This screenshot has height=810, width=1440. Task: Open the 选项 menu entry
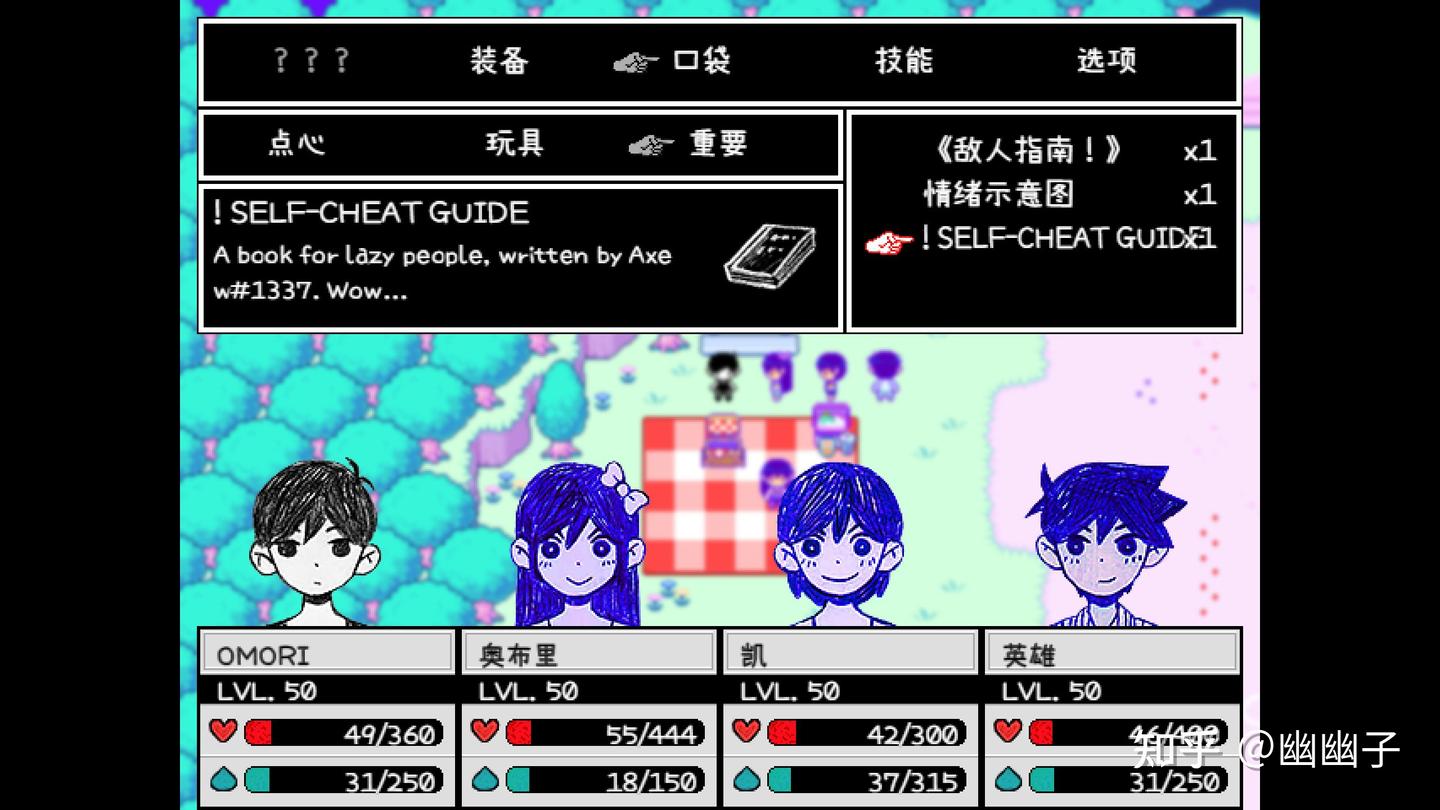pyautogui.click(x=1106, y=60)
